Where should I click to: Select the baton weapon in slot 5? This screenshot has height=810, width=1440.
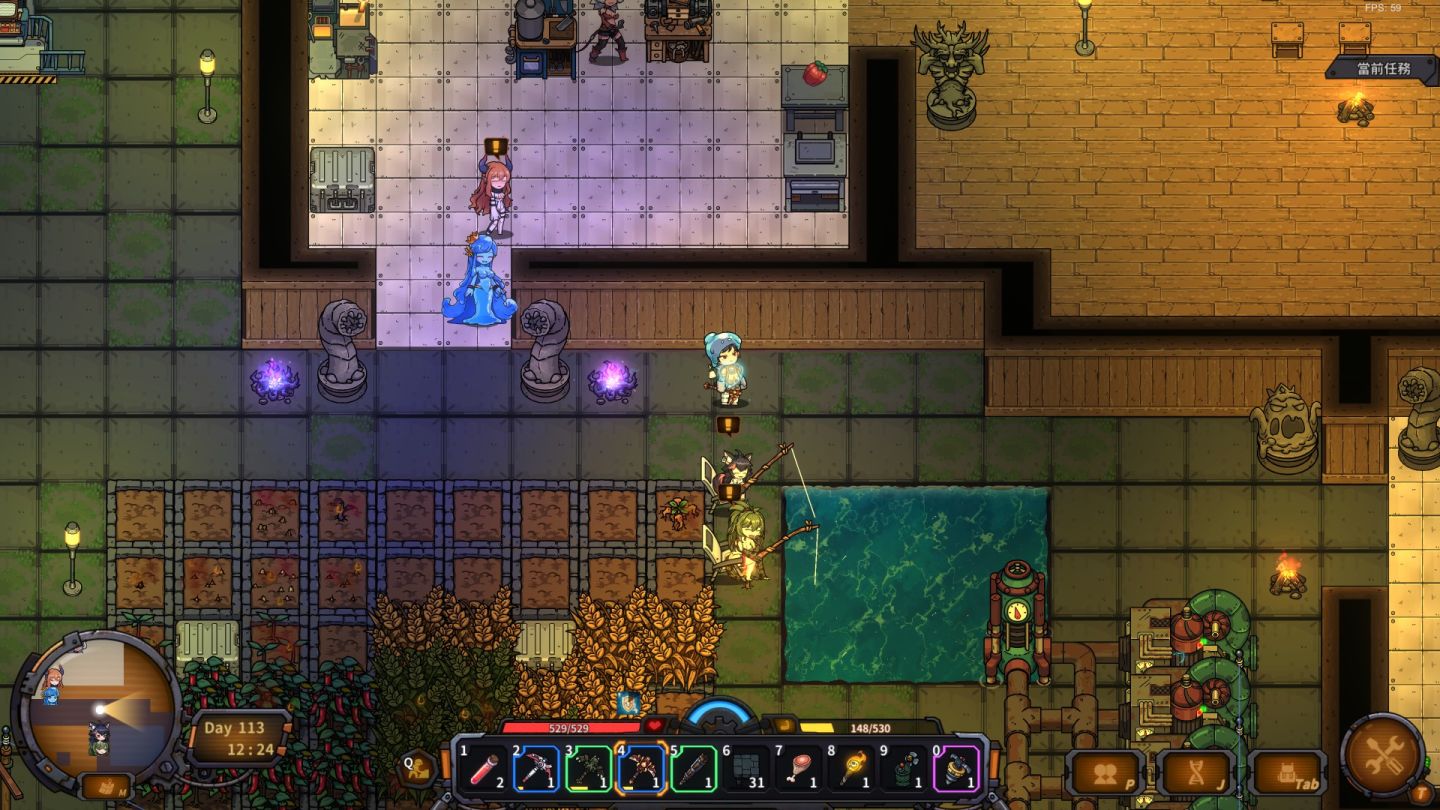[x=694, y=769]
